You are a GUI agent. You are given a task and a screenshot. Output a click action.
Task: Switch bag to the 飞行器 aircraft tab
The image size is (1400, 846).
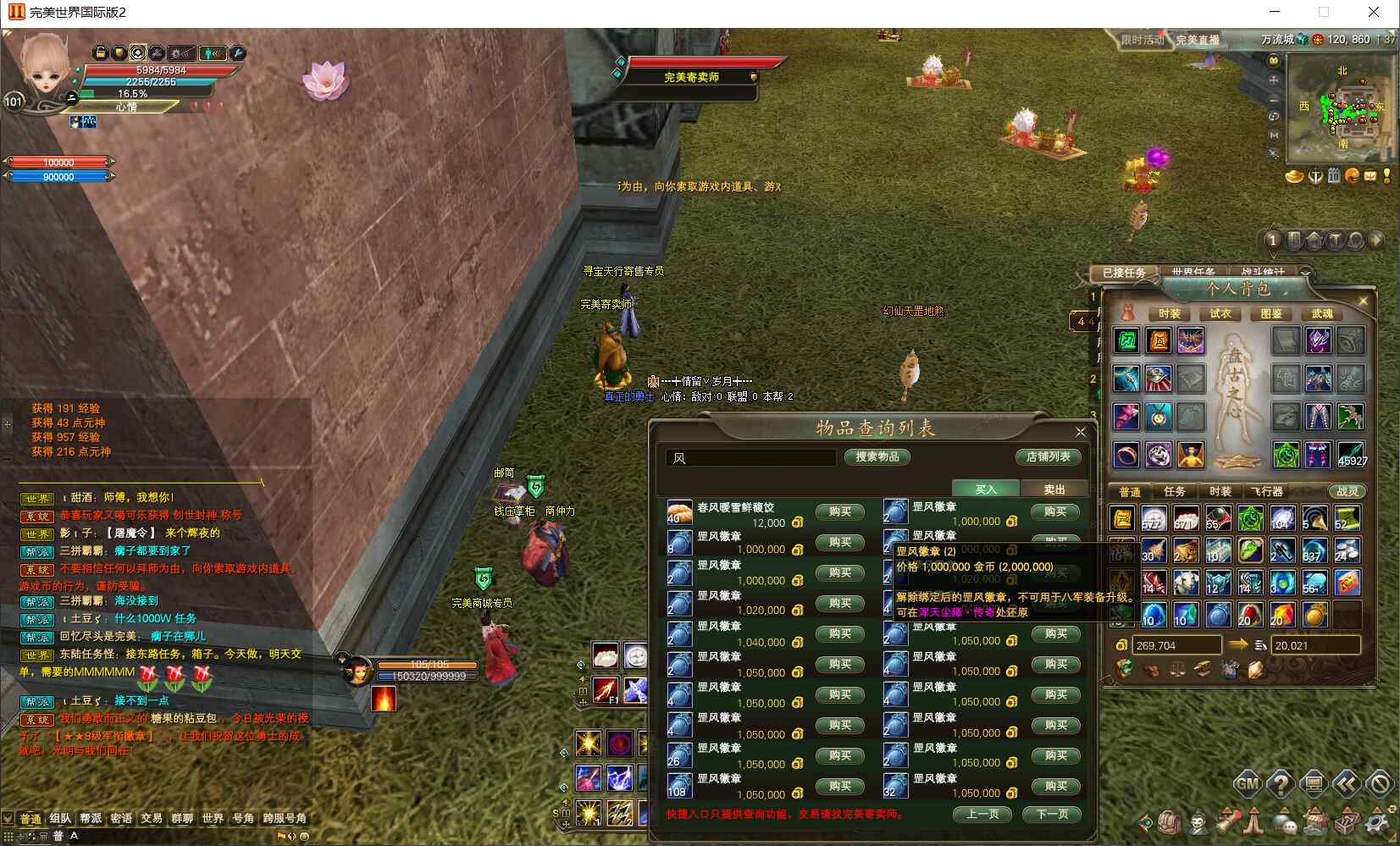pyautogui.click(x=1267, y=491)
